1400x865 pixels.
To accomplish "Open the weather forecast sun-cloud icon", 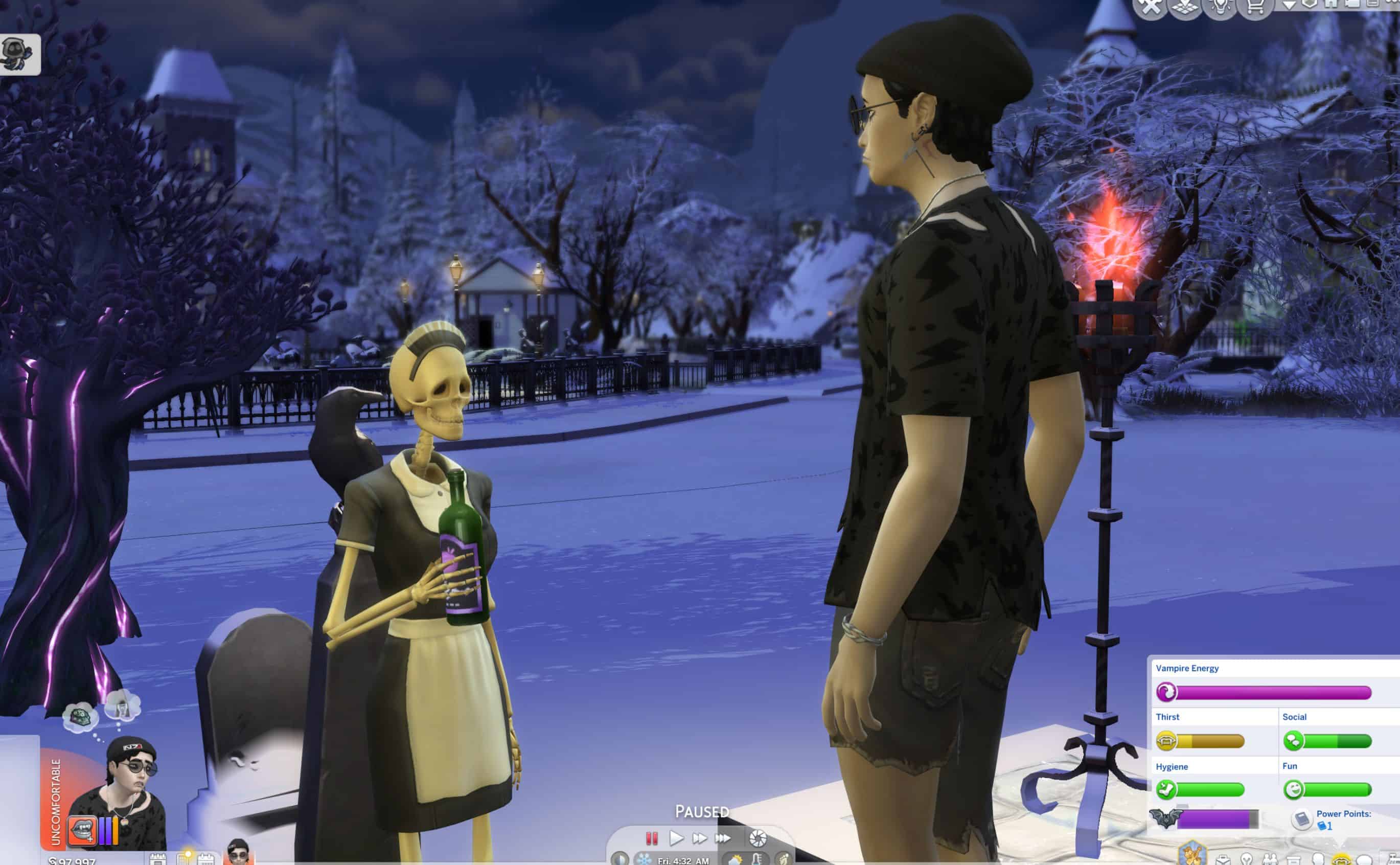I will click(x=735, y=859).
